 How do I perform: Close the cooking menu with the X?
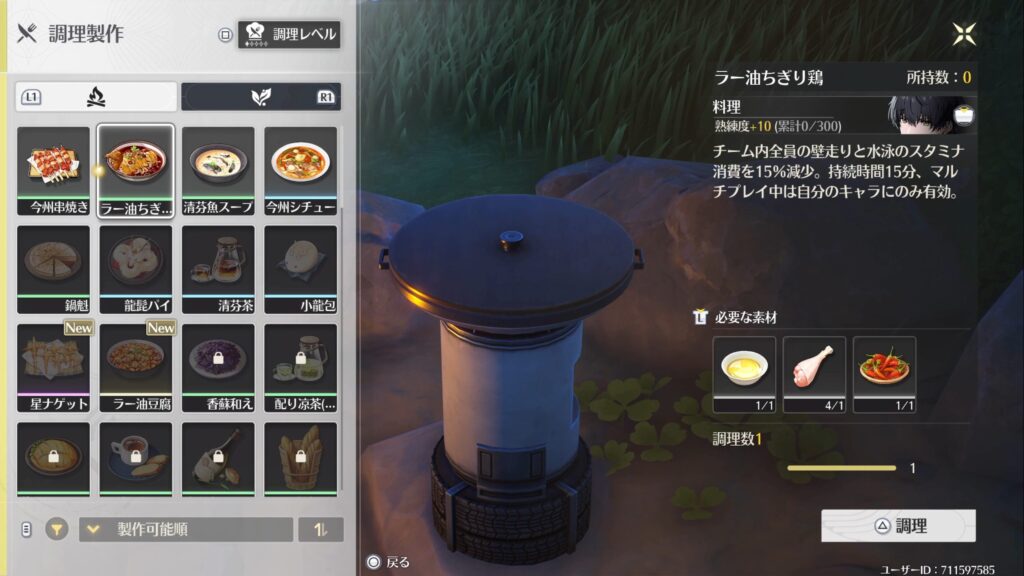pyautogui.click(x=964, y=35)
